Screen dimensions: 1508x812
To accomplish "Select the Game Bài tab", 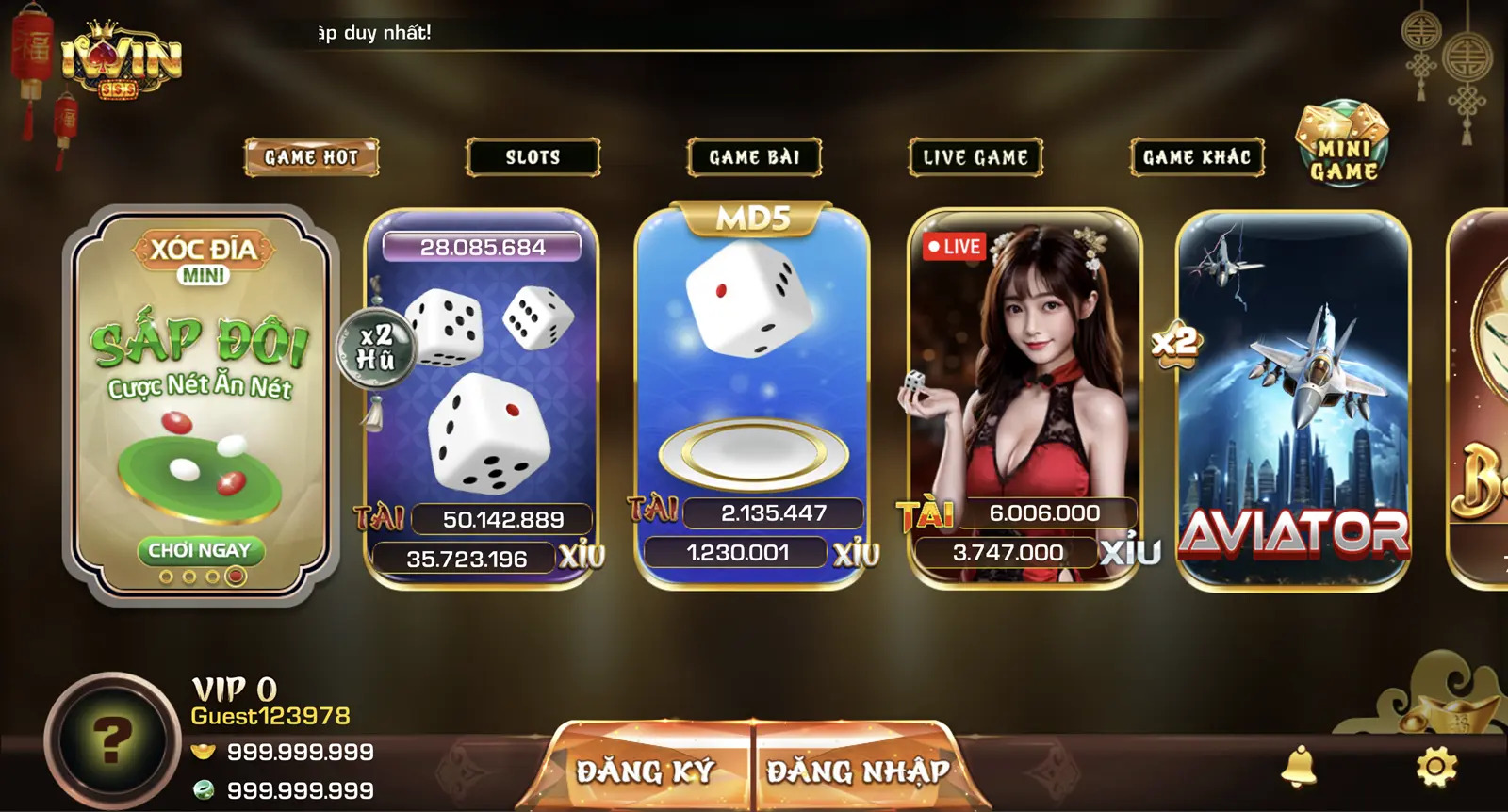I will 754,157.
